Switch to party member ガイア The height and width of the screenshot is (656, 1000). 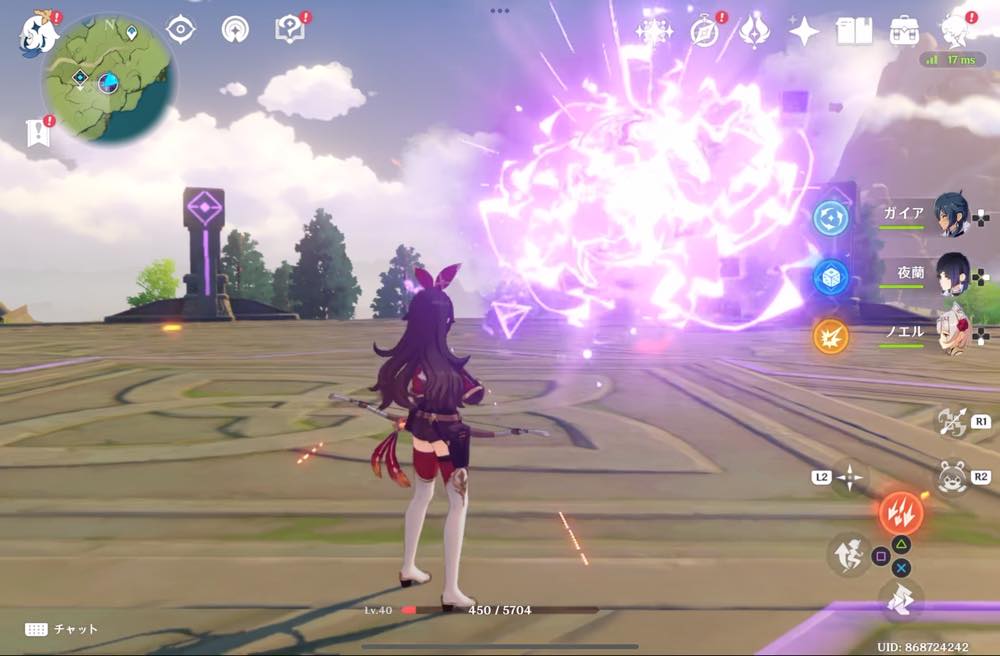[950, 215]
